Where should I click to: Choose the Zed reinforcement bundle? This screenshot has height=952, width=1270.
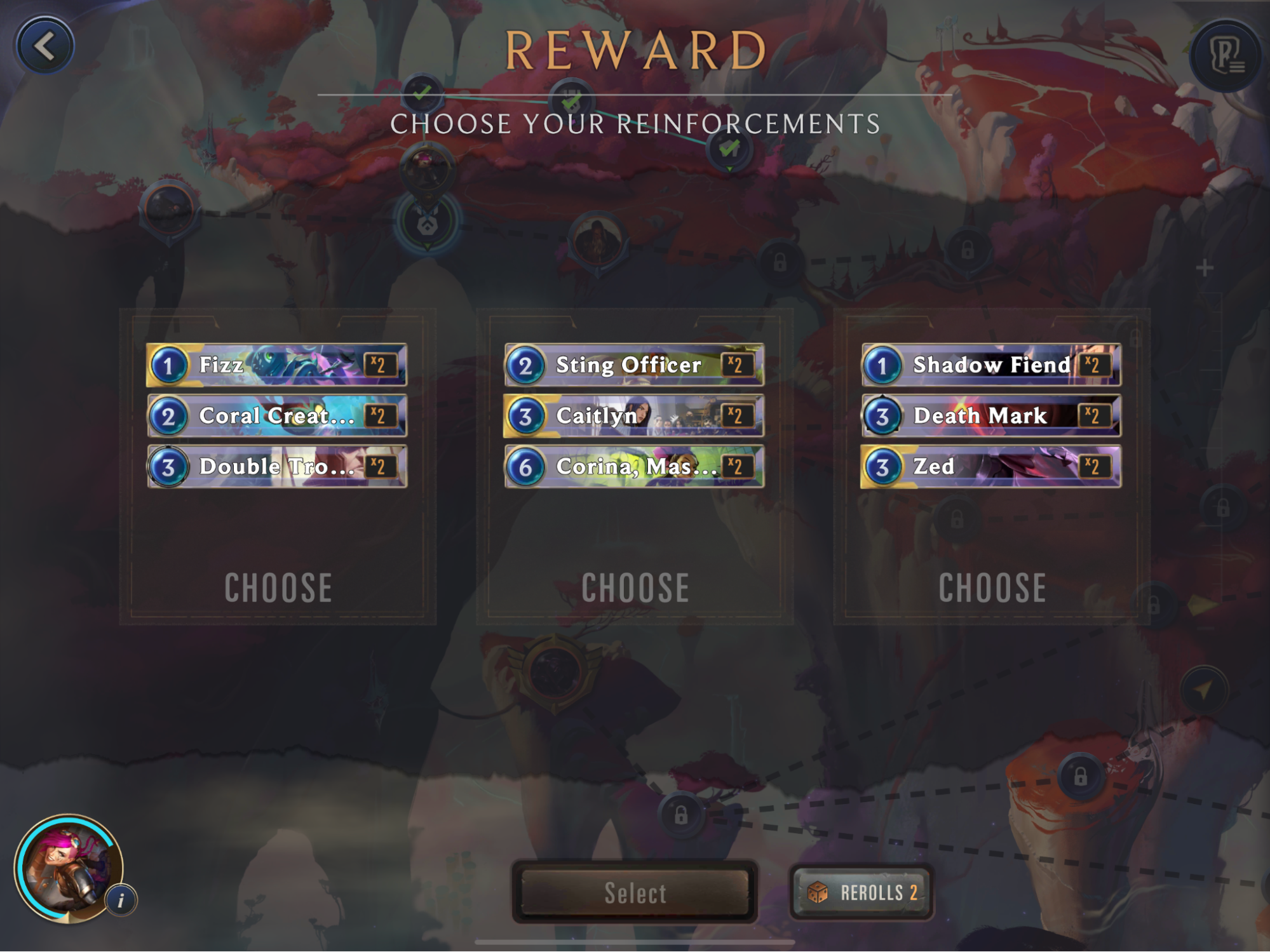tap(992, 587)
